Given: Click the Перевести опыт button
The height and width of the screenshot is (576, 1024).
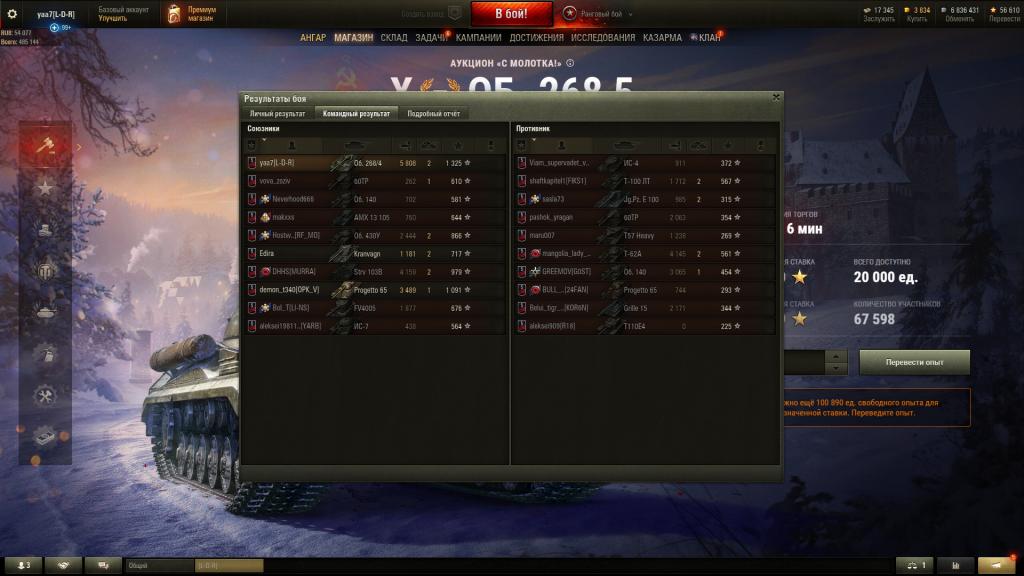Looking at the screenshot, I should (914, 361).
